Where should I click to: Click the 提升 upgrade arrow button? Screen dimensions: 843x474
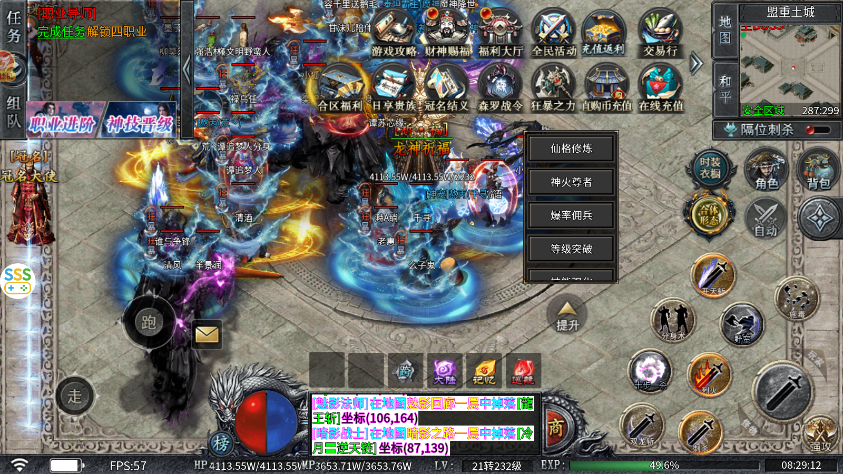coord(567,313)
